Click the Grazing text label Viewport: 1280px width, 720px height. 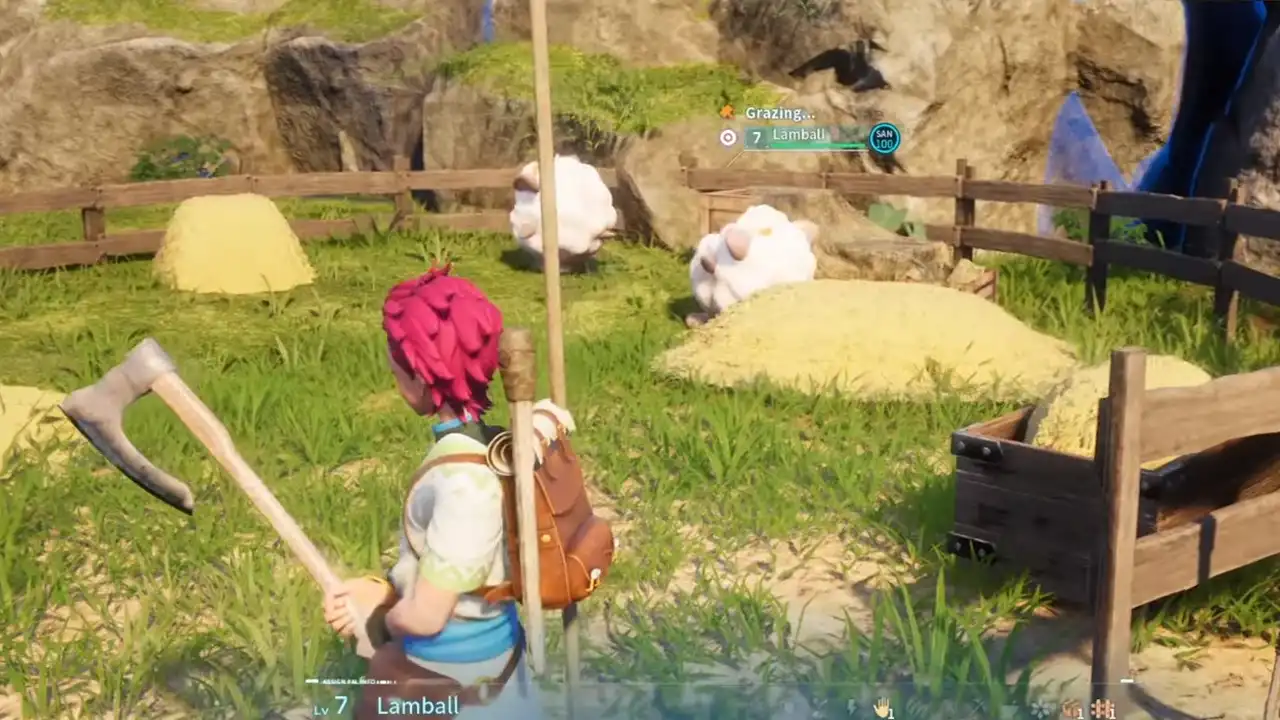(778, 112)
